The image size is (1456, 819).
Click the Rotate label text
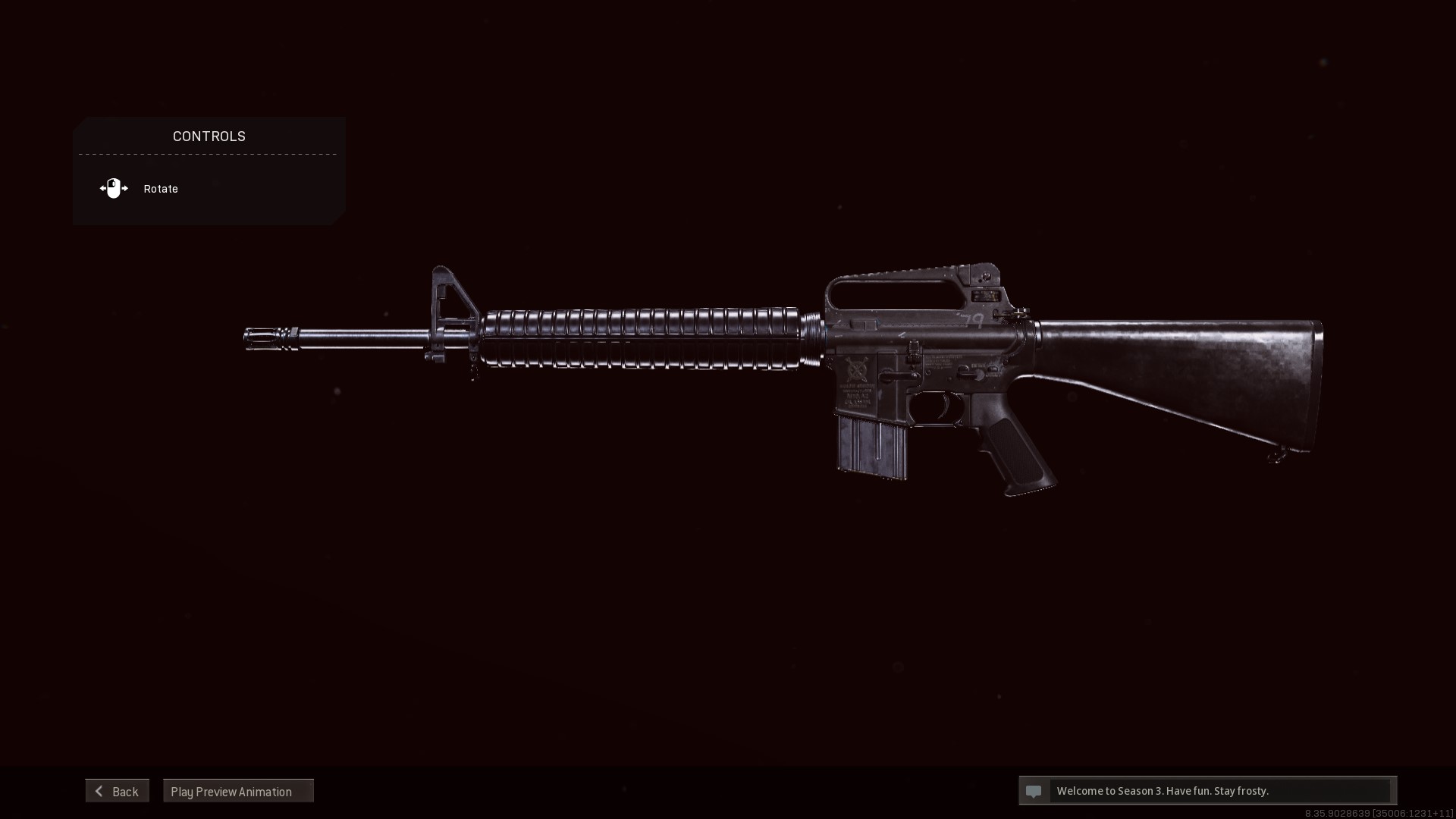(160, 188)
